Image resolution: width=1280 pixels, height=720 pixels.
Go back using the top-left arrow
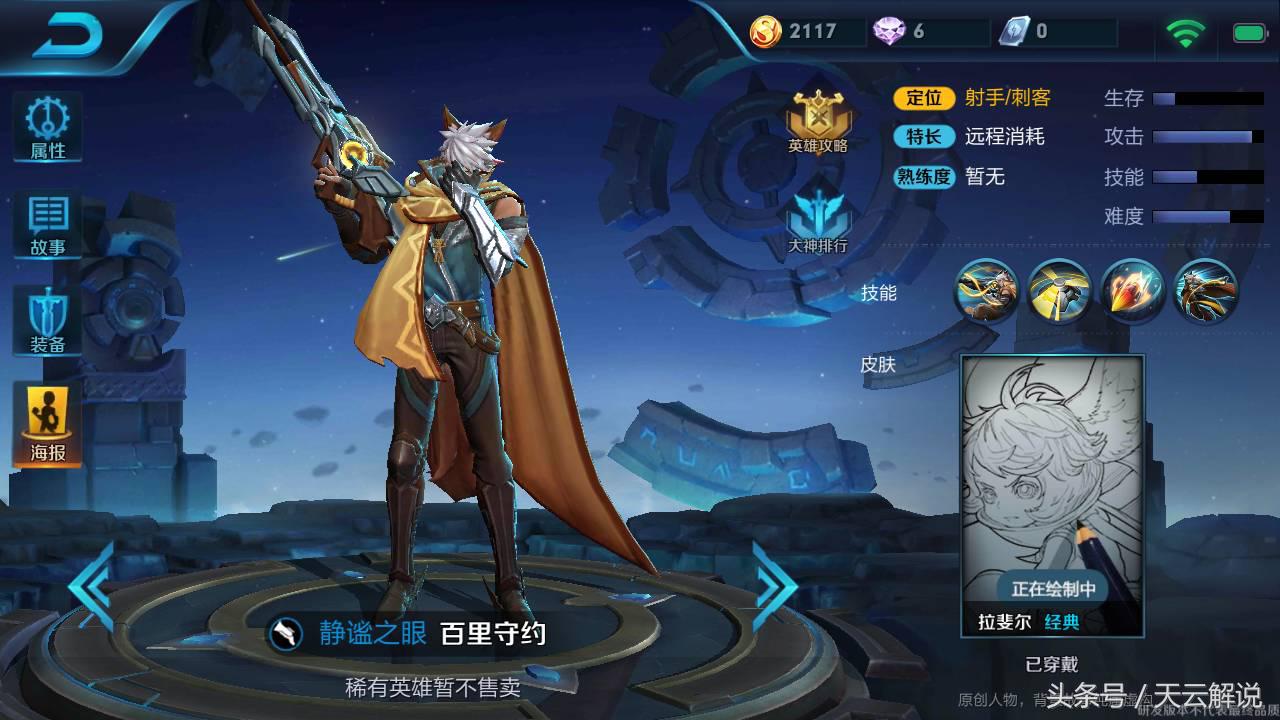point(68,36)
